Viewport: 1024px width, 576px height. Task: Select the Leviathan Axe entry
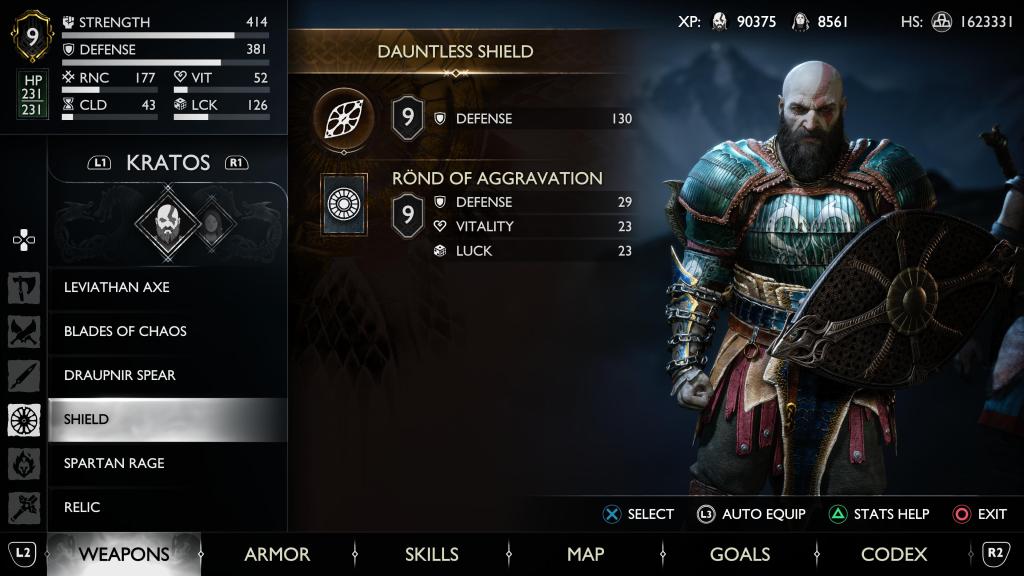[117, 287]
